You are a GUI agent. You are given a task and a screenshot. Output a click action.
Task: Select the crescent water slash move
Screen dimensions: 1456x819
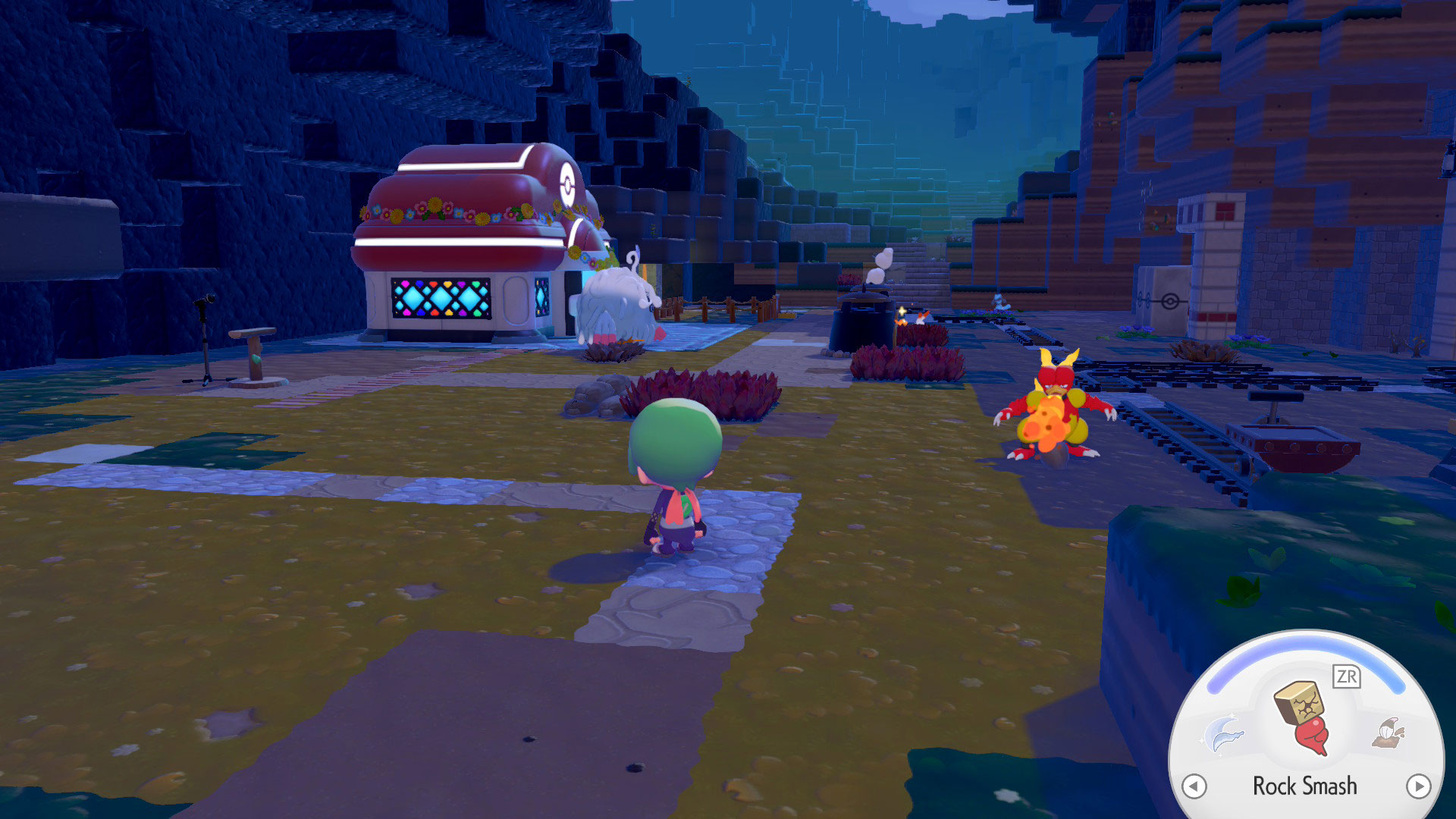1223,733
